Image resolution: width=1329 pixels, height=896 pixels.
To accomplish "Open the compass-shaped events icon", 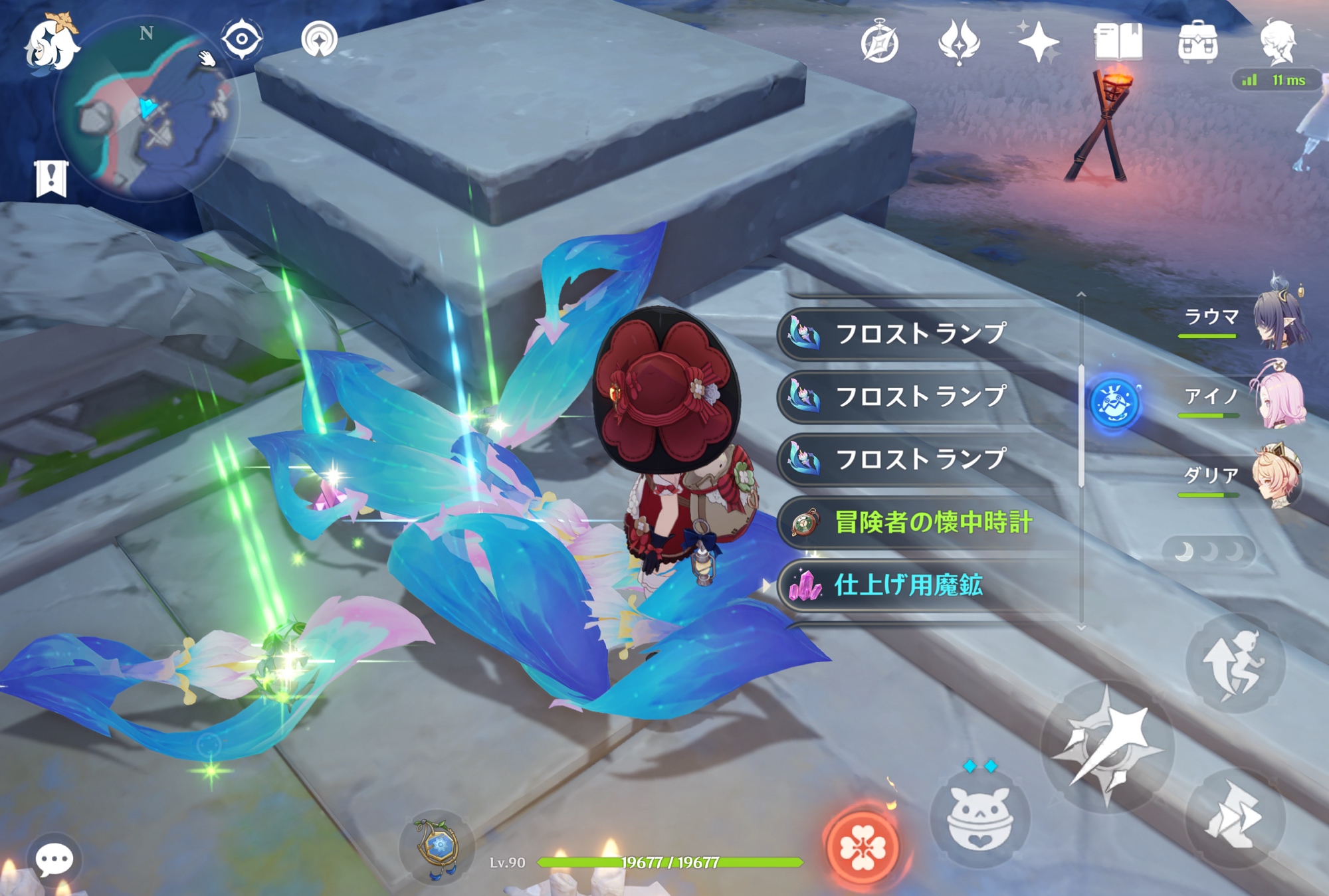I will pyautogui.click(x=880, y=43).
